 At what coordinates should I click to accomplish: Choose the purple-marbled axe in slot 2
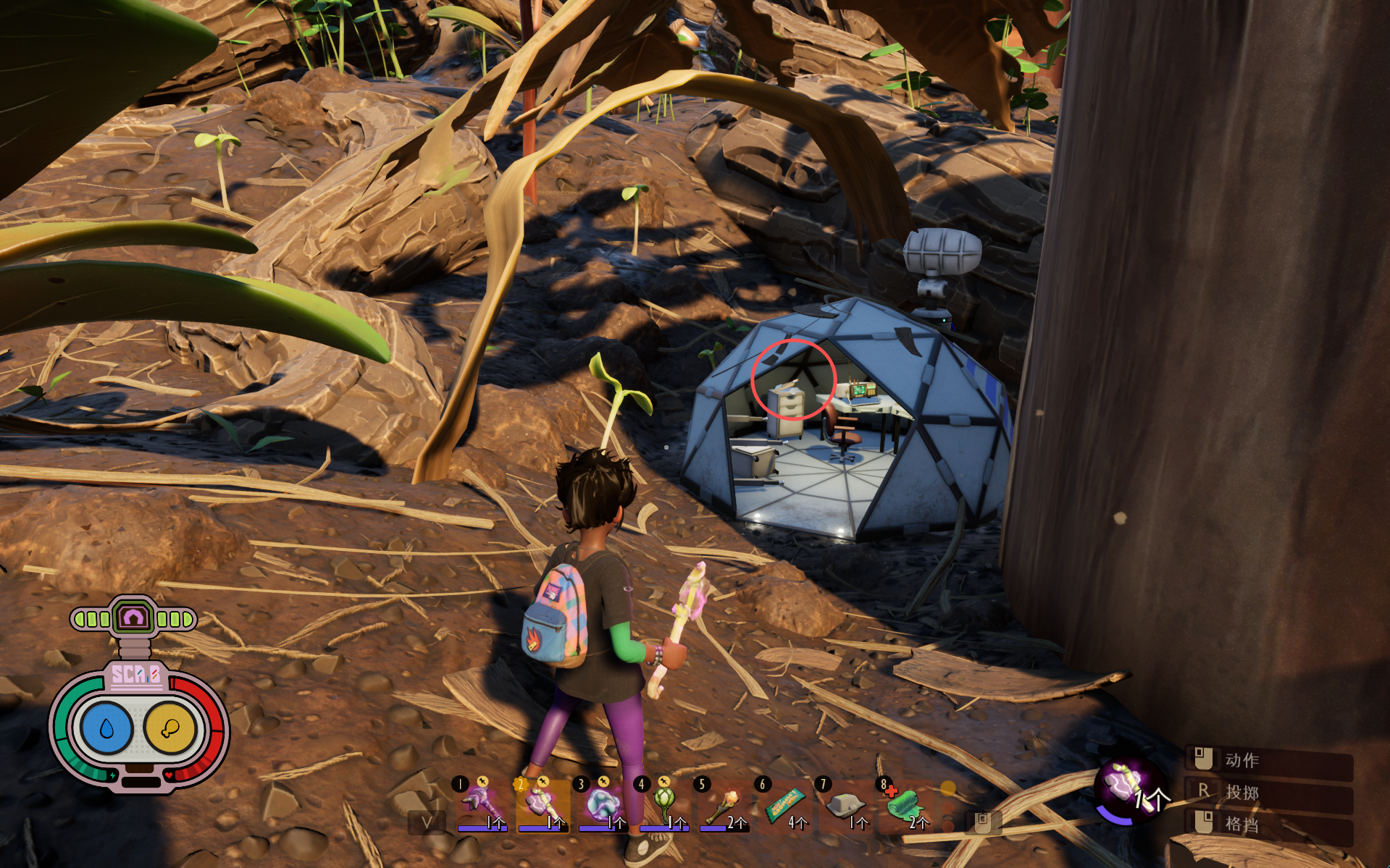542,804
